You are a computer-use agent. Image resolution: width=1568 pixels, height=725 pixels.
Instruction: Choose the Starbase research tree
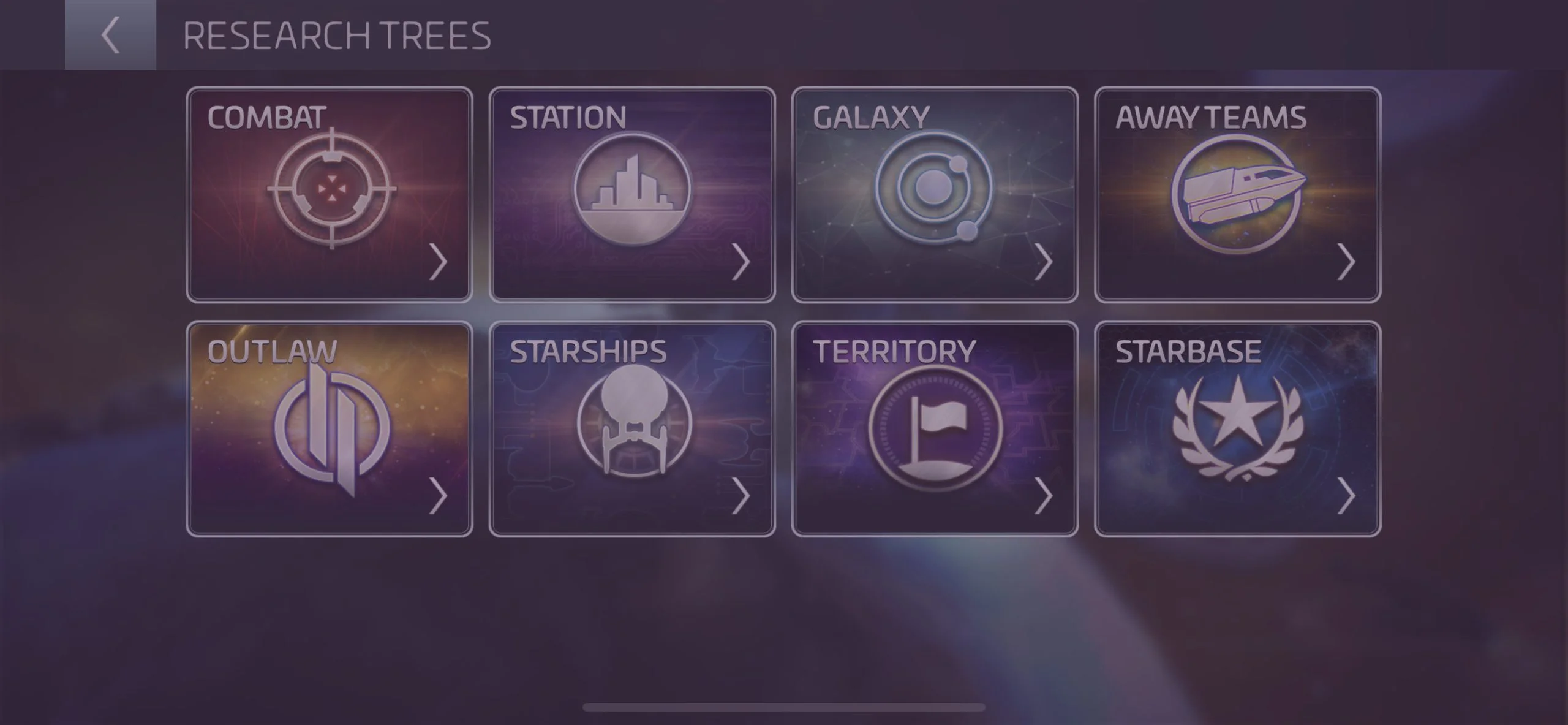(1237, 429)
